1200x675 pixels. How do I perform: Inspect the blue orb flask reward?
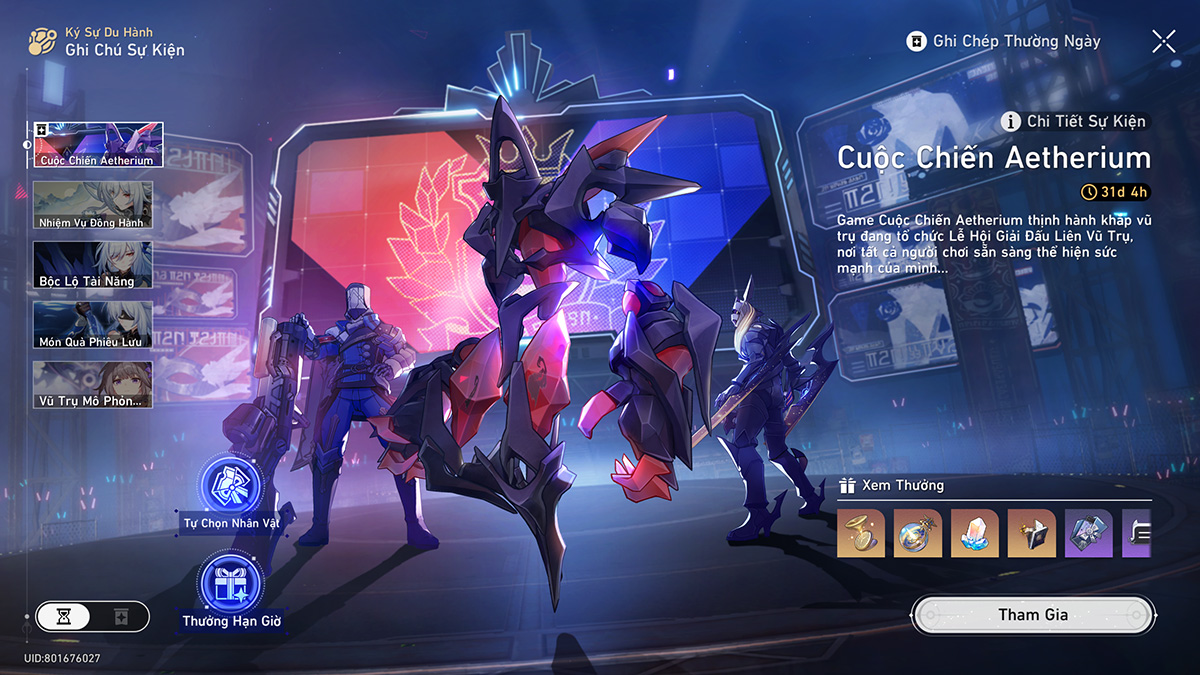(x=918, y=533)
